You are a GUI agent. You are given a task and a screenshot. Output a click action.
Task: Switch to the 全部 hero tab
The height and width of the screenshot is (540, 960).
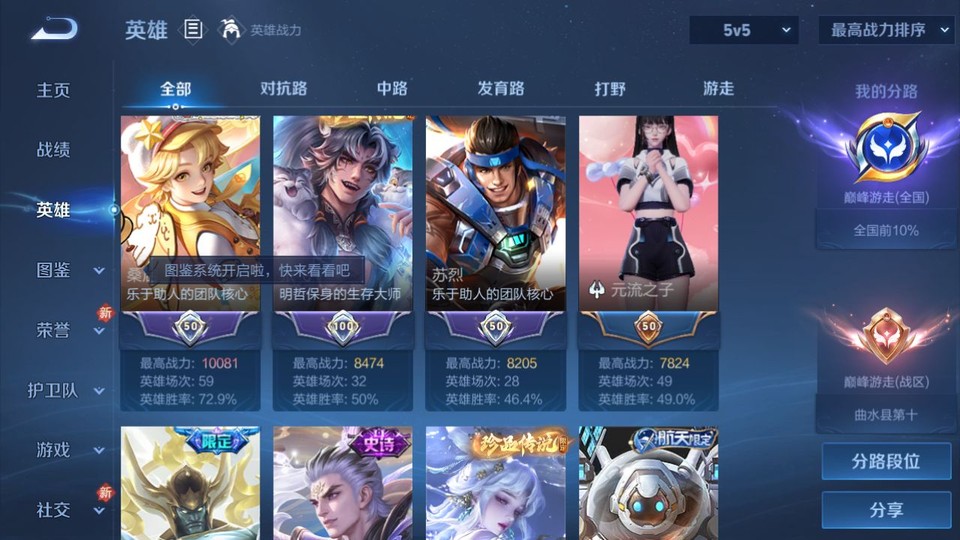(x=175, y=89)
